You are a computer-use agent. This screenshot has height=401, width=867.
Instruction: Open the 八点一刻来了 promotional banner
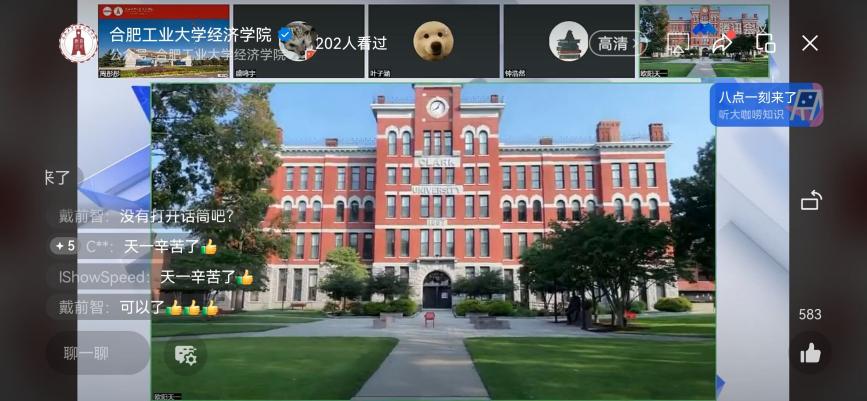pos(767,105)
